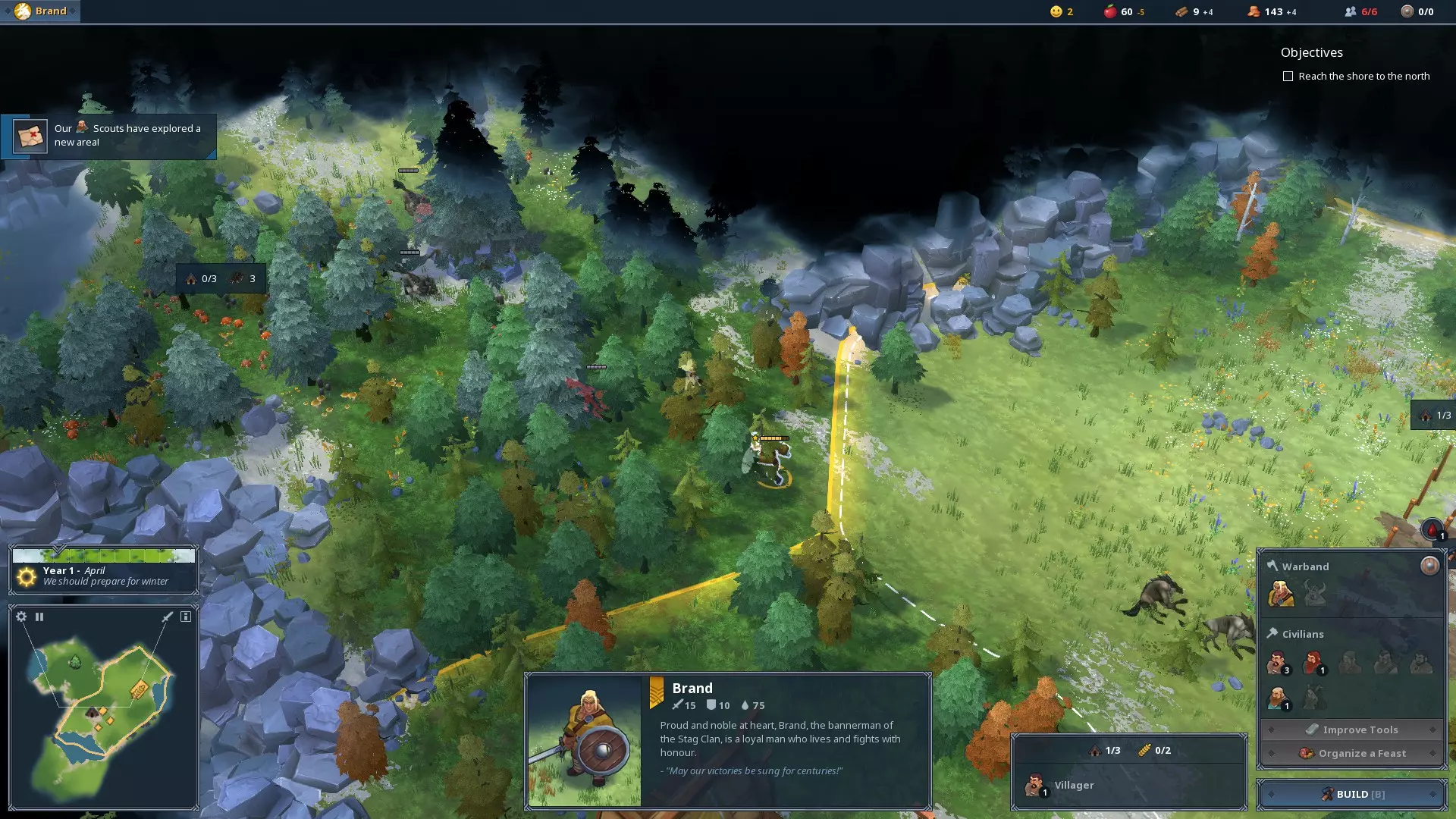
Task: Click Brand's large portrait in the unit panel
Action: [x=584, y=741]
